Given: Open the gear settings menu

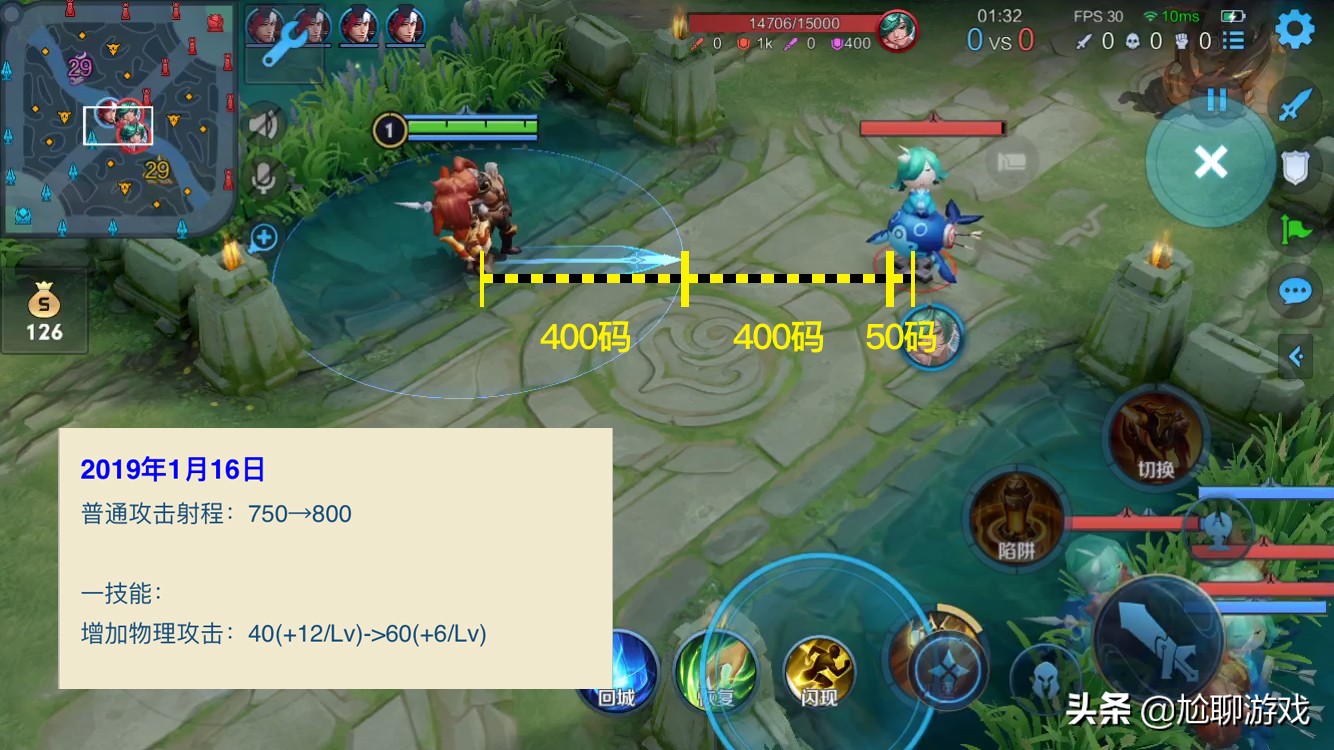Looking at the screenshot, I should pos(1296,30).
